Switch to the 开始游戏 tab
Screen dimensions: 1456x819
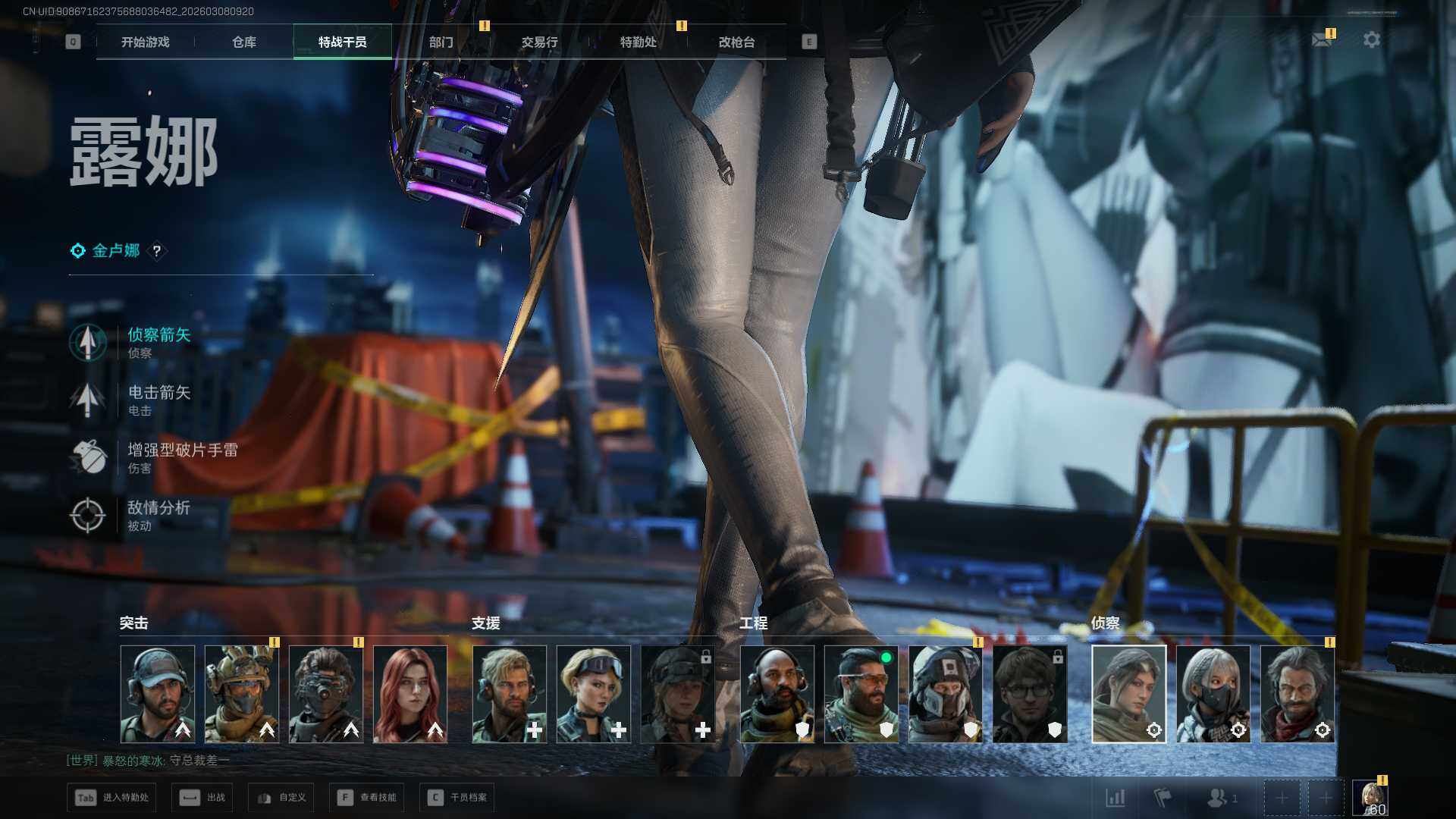click(x=146, y=42)
